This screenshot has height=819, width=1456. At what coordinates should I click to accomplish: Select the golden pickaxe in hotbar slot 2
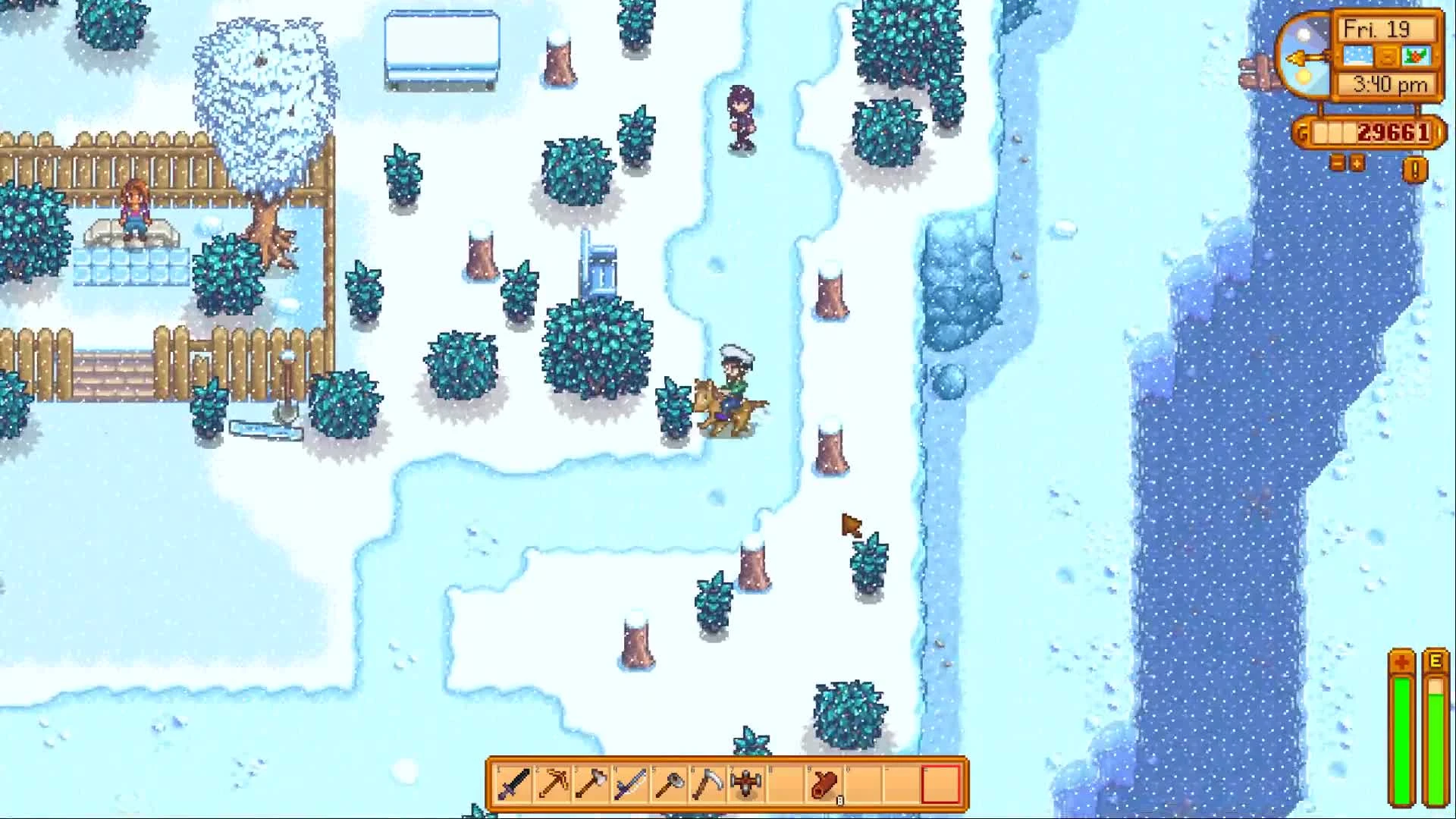point(551,784)
